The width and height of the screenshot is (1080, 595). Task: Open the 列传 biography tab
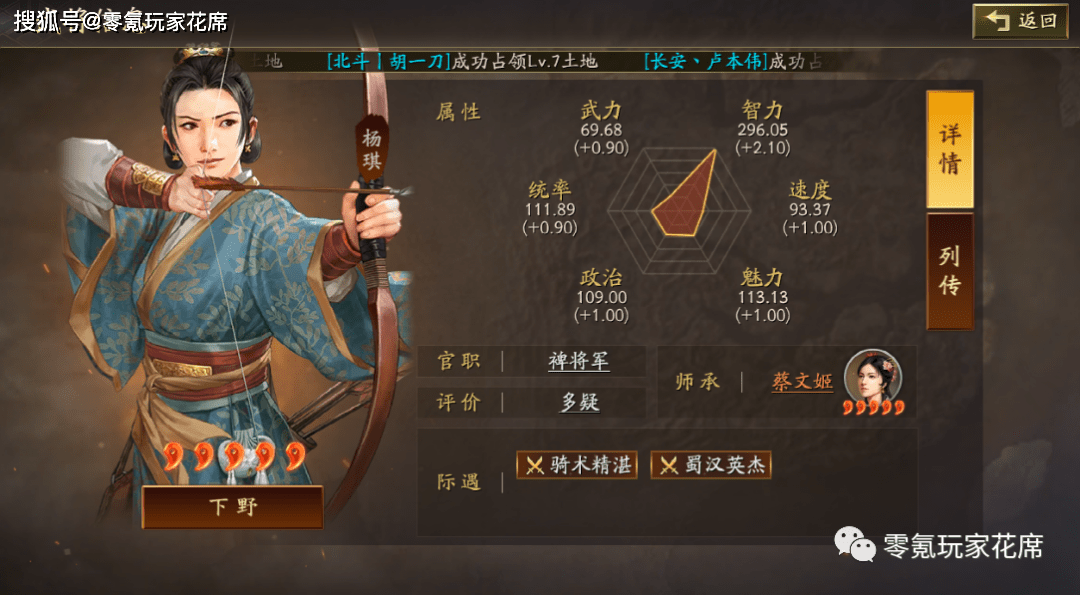(949, 271)
